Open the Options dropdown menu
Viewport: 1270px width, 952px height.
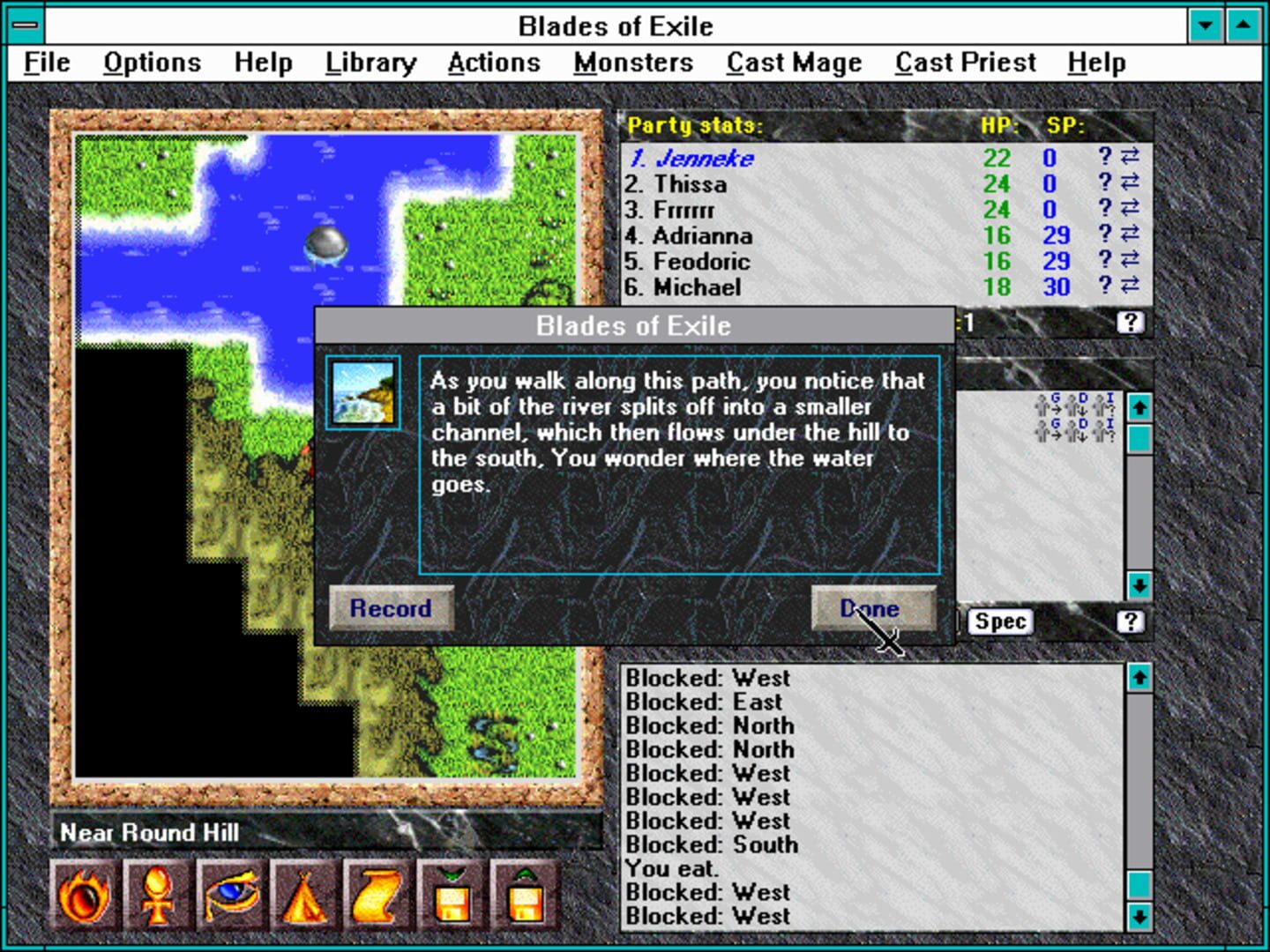tap(152, 62)
